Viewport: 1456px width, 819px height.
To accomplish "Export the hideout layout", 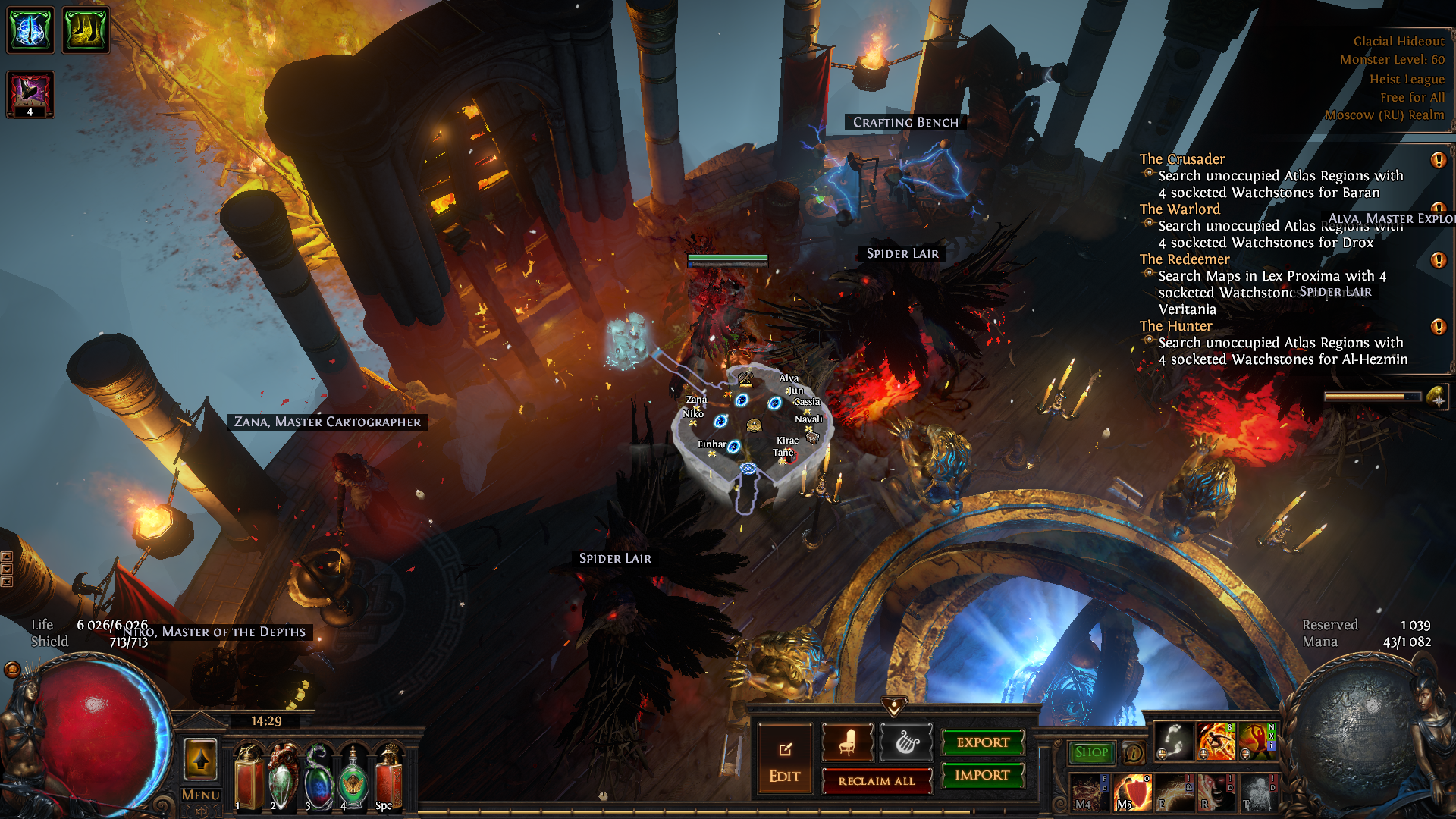I will pos(982,742).
